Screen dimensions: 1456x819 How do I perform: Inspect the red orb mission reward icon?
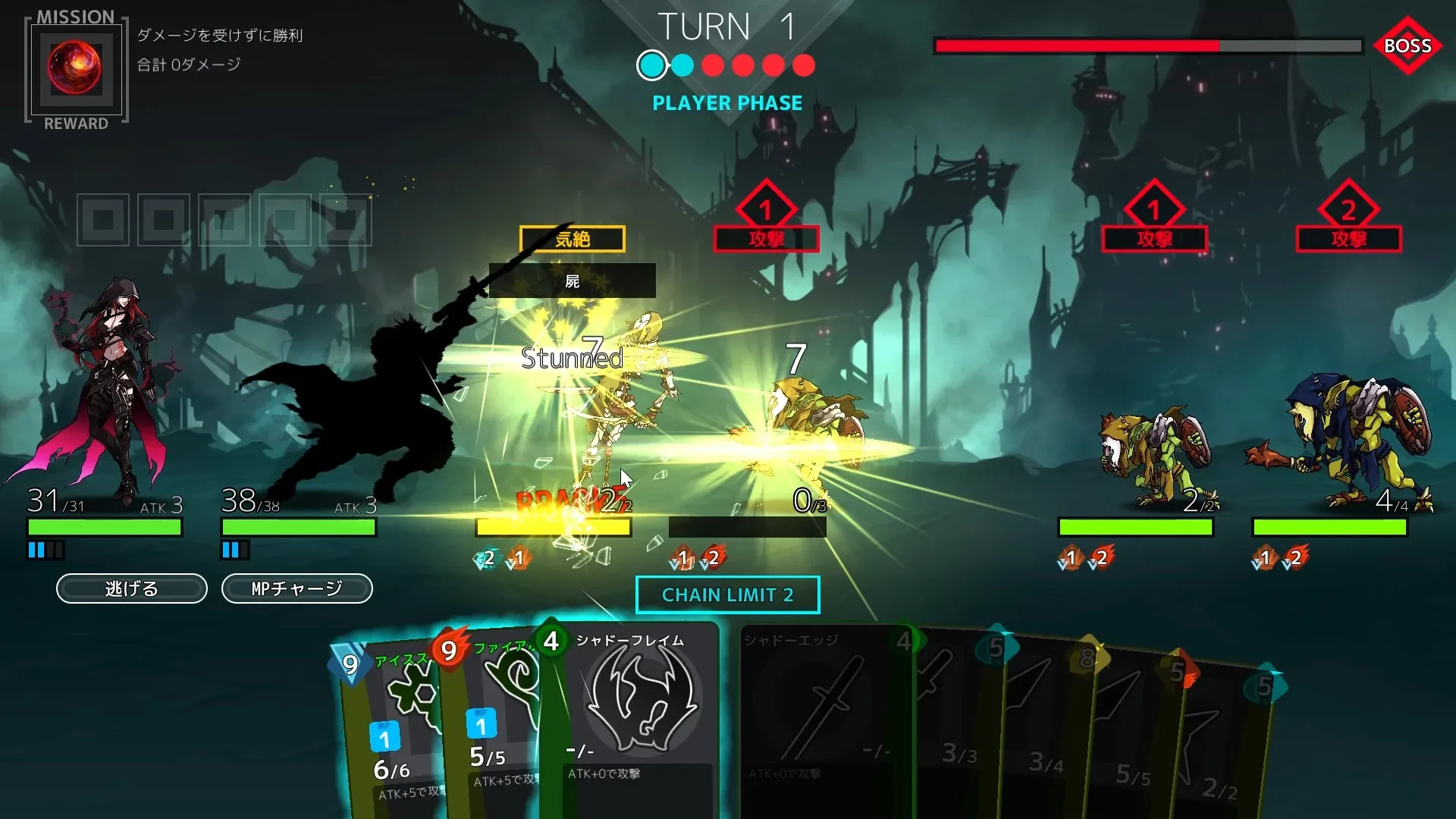(x=75, y=67)
